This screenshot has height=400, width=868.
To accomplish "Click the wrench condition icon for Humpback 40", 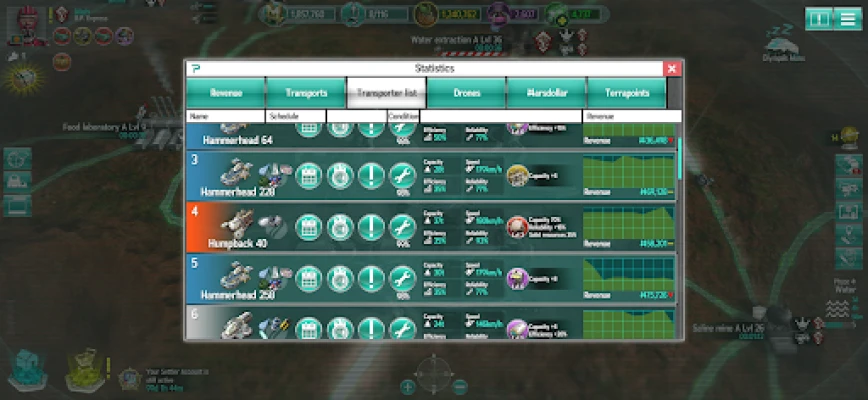I will (x=402, y=228).
